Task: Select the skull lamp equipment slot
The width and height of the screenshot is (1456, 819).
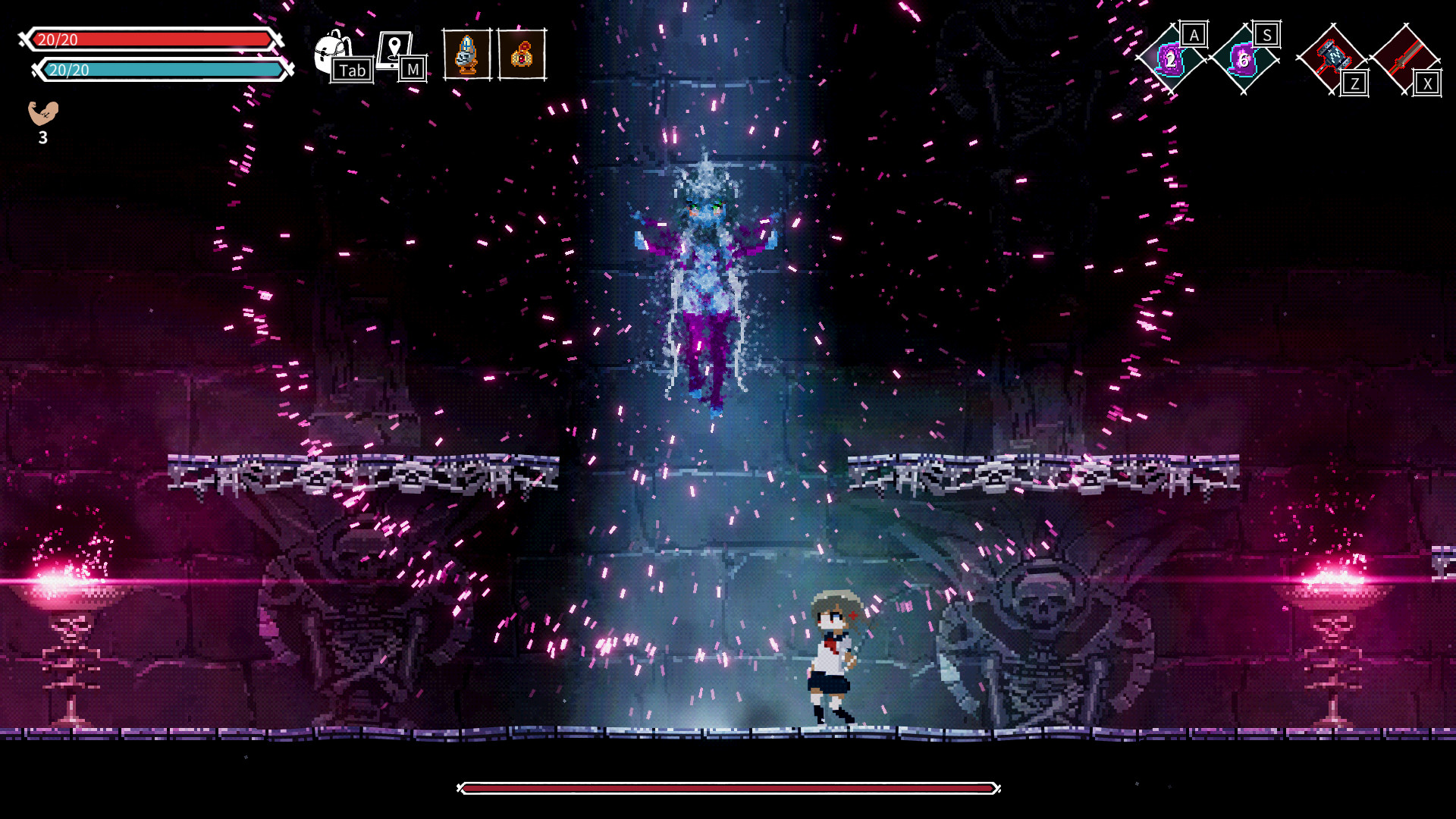Action: click(466, 53)
